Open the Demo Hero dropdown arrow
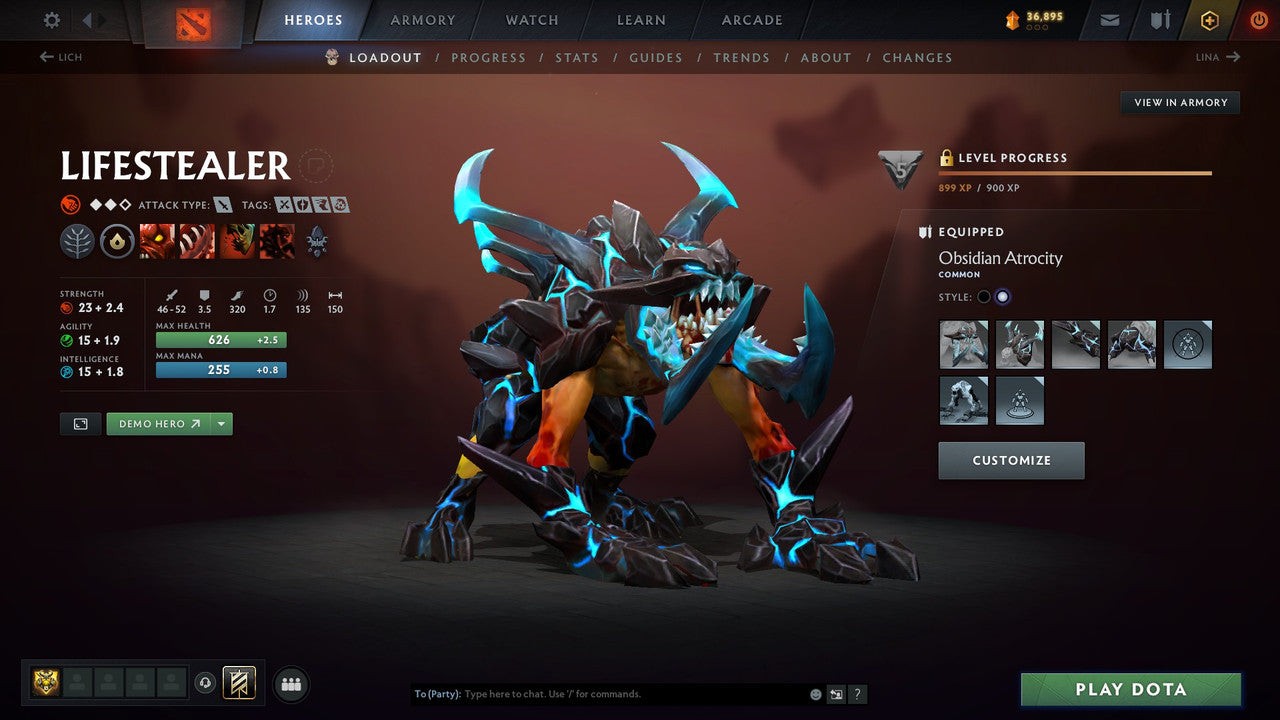Screen dimensions: 1280x720 tap(222, 423)
